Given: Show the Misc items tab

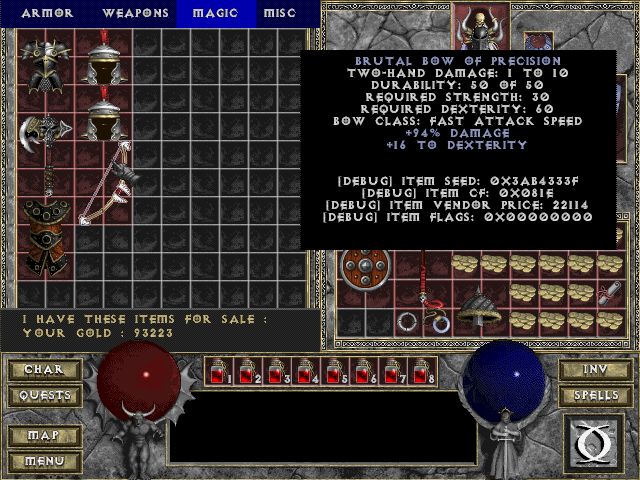Looking at the screenshot, I should click(x=279, y=13).
